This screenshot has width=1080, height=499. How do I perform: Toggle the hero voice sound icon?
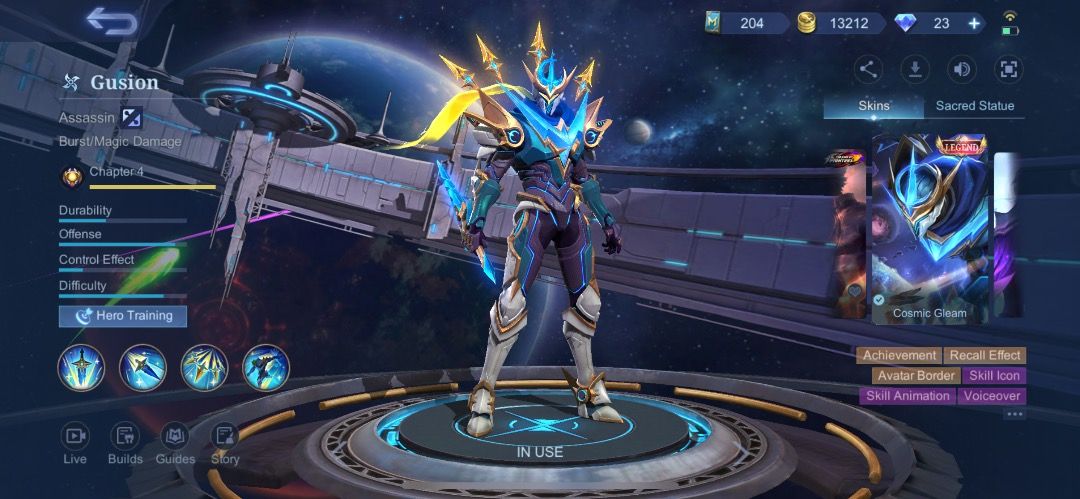(x=961, y=69)
